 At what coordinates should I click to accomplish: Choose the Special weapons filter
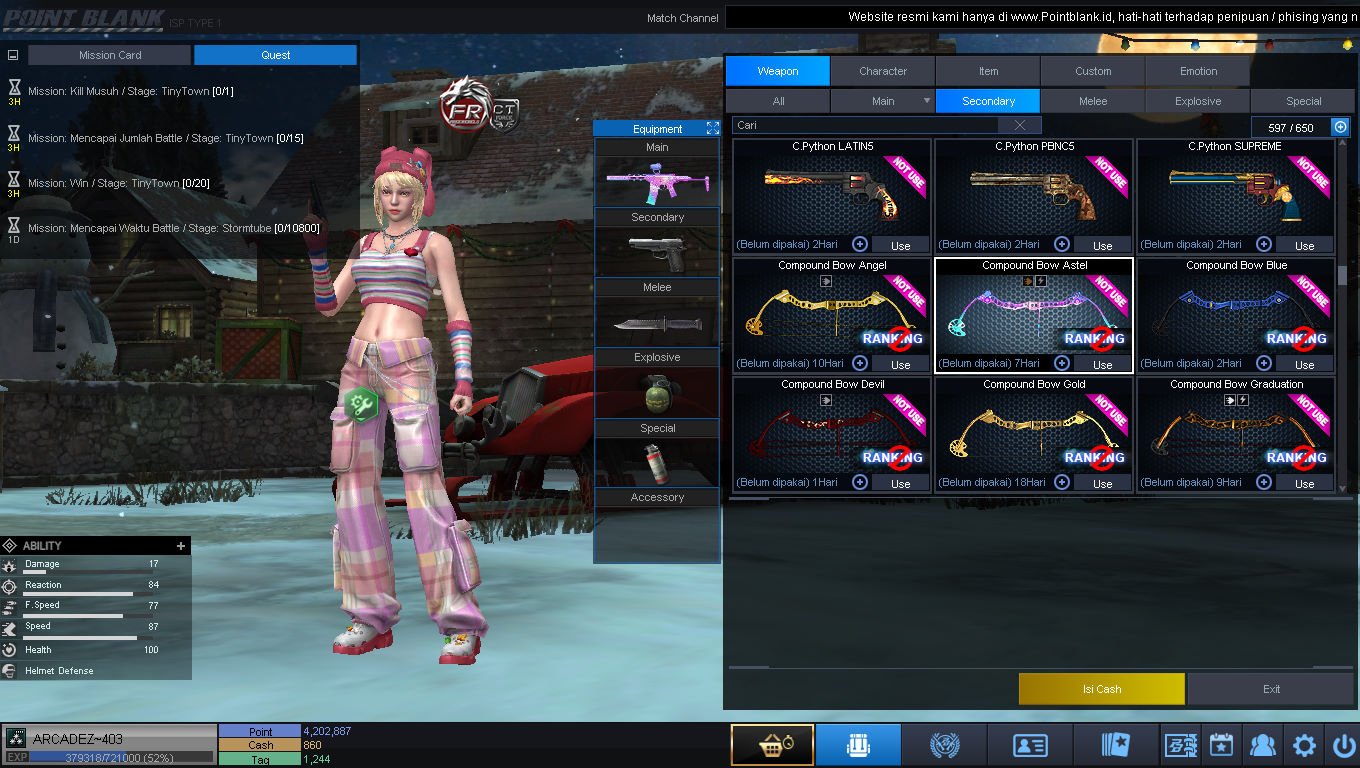[1303, 101]
